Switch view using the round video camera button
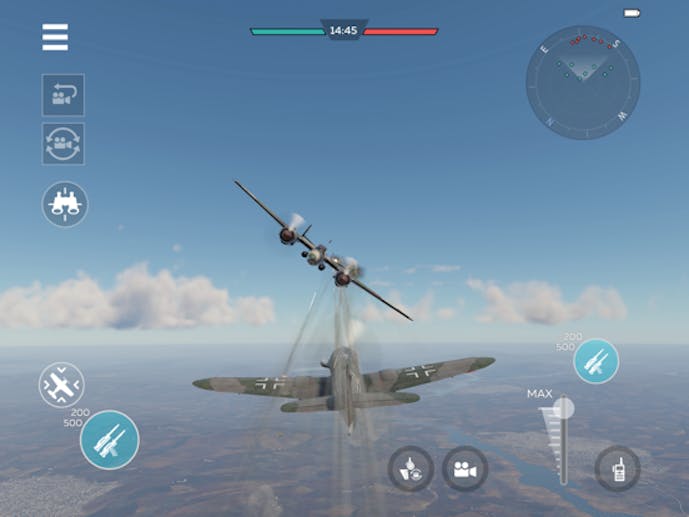Screen dimensions: 689x517 pos(465,468)
